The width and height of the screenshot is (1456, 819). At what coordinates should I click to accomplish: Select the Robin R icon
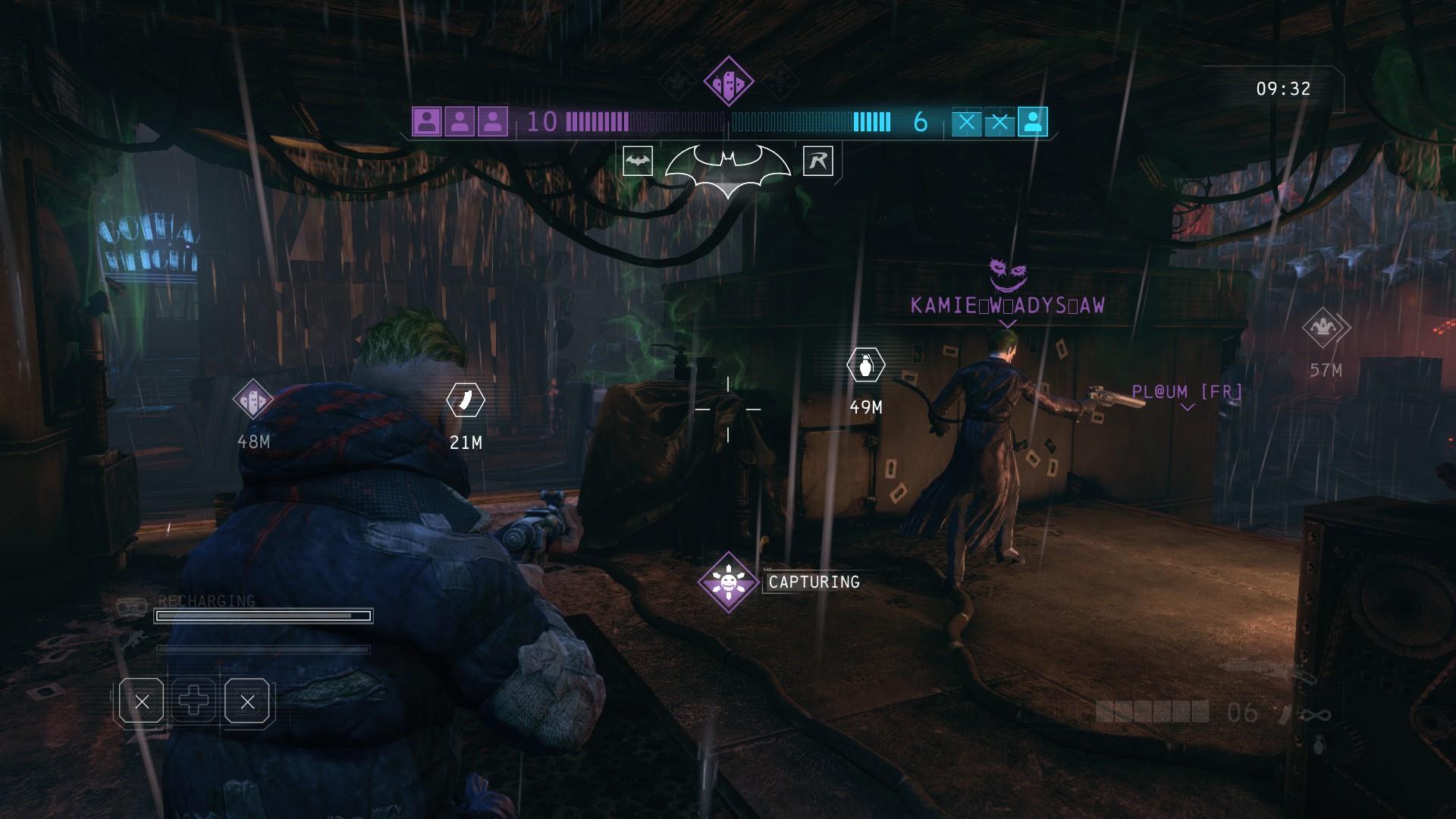(x=817, y=161)
